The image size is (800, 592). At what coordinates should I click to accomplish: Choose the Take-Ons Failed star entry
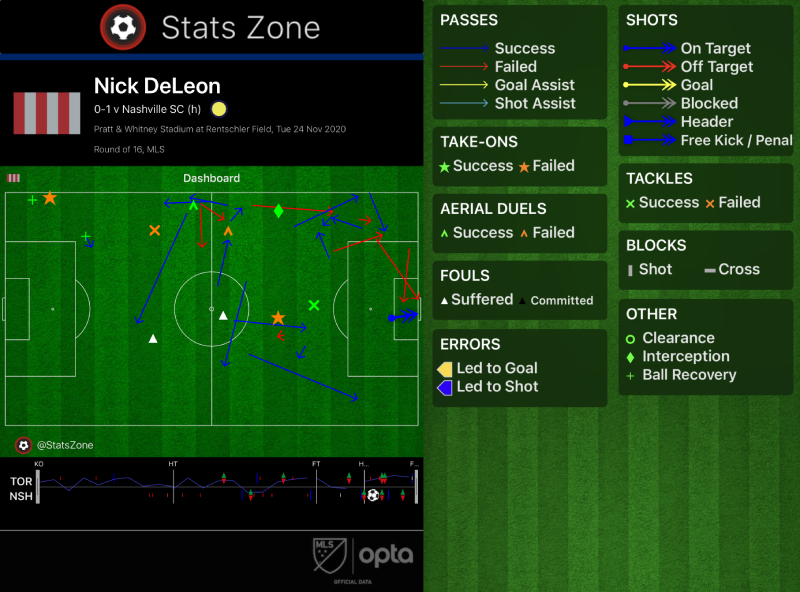(546, 166)
